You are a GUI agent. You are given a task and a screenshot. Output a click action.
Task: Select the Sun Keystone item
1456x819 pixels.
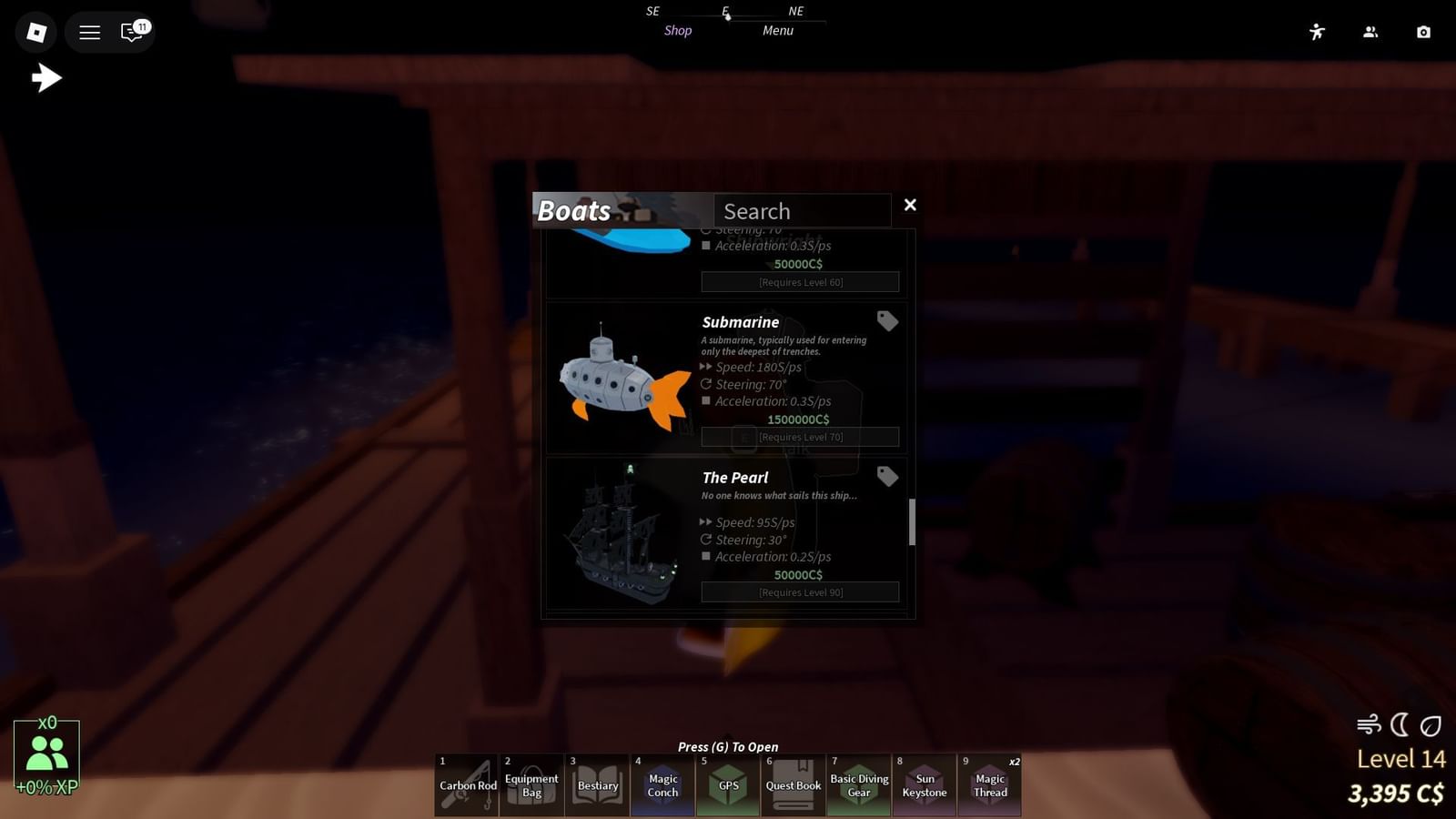pos(924,784)
